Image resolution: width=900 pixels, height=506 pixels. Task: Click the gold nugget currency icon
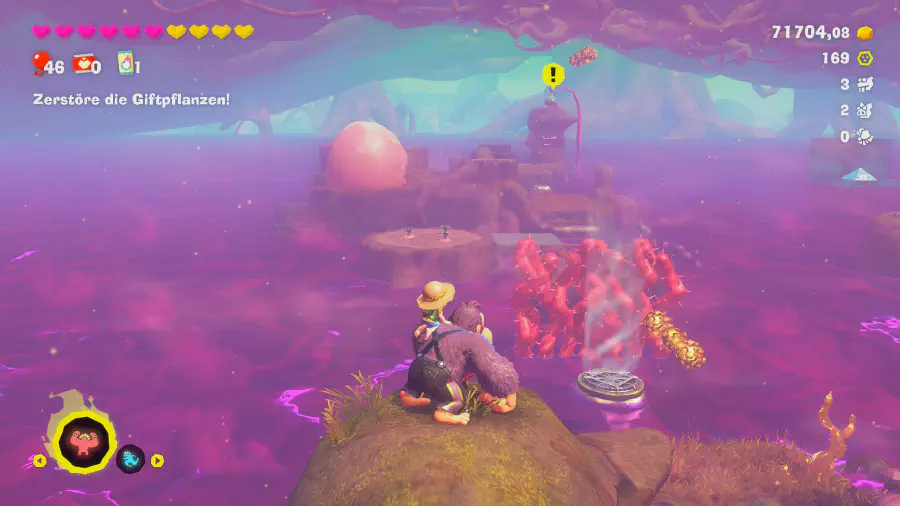point(864,33)
